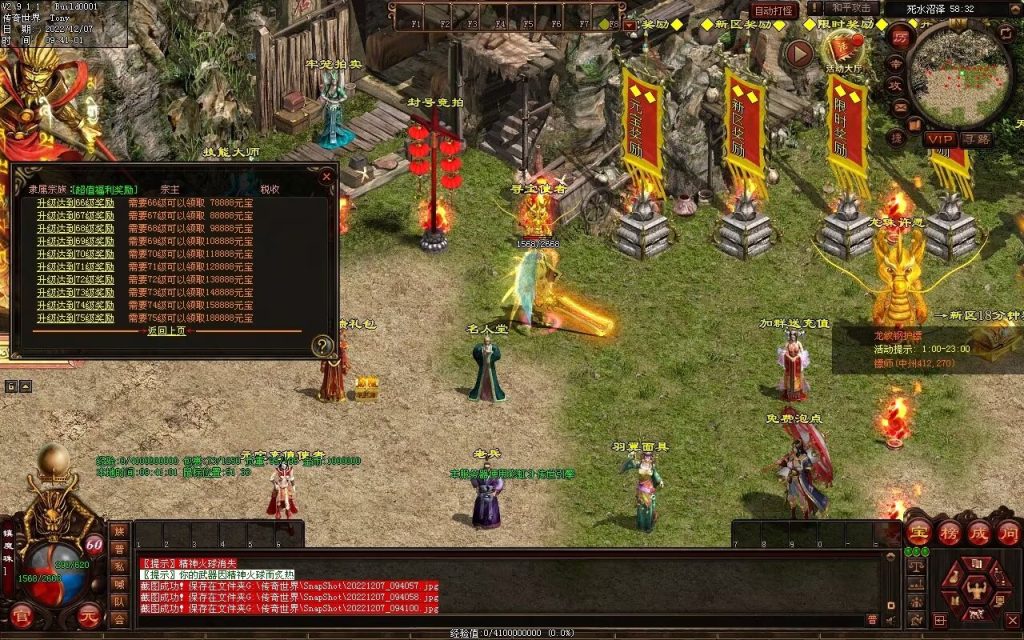Screen dimensions: 1024x640
Task: Select the 攻 round button beside minimap
Action: (x=897, y=87)
